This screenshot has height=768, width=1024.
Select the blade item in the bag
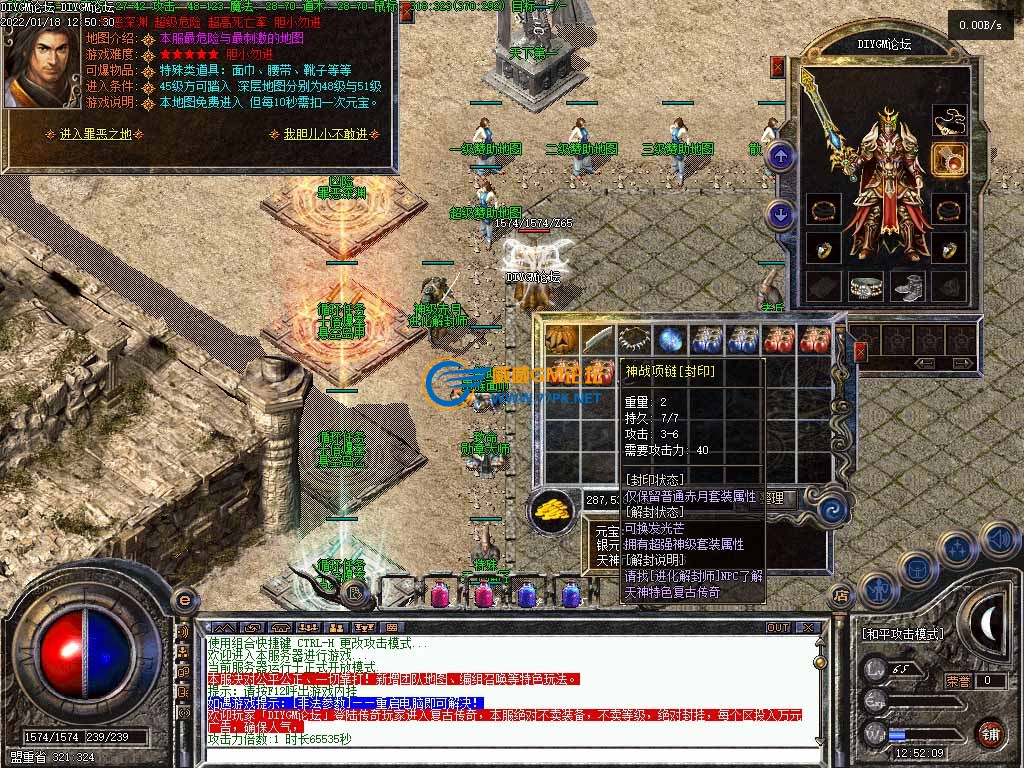pyautogui.click(x=598, y=340)
